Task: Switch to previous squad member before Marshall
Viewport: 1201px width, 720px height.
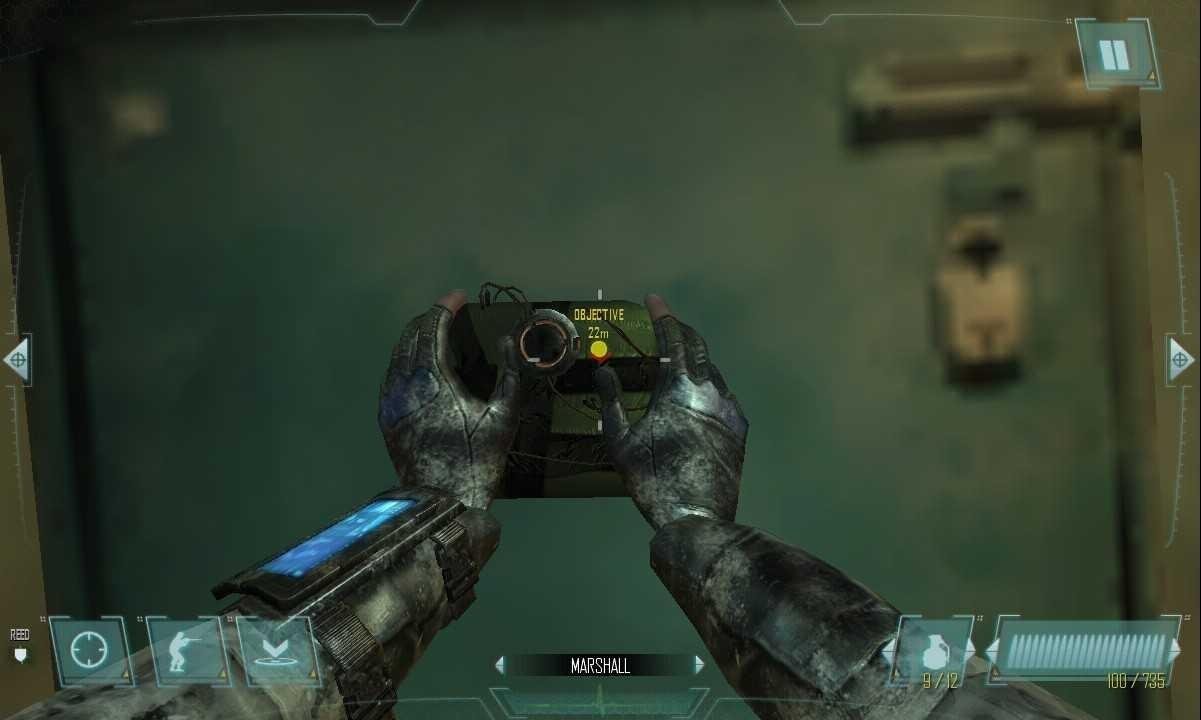Action: coord(500,665)
